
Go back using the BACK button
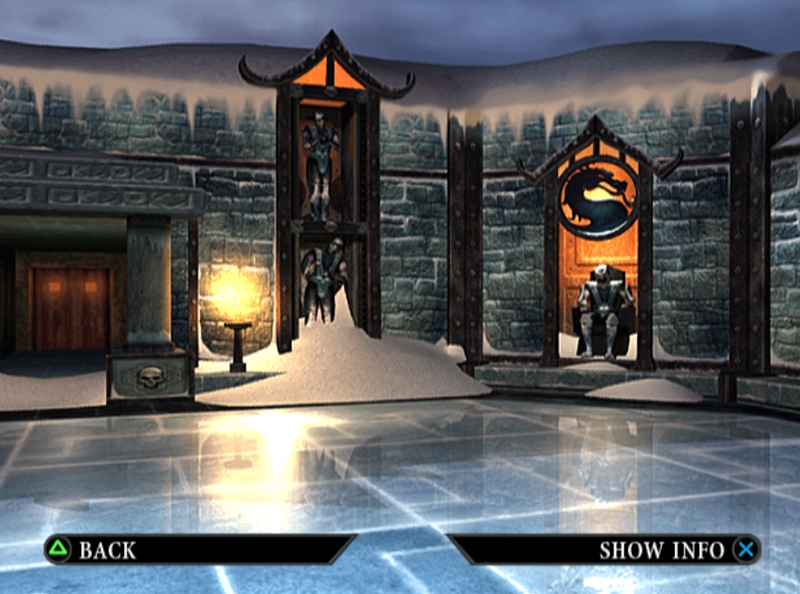pos(92,549)
